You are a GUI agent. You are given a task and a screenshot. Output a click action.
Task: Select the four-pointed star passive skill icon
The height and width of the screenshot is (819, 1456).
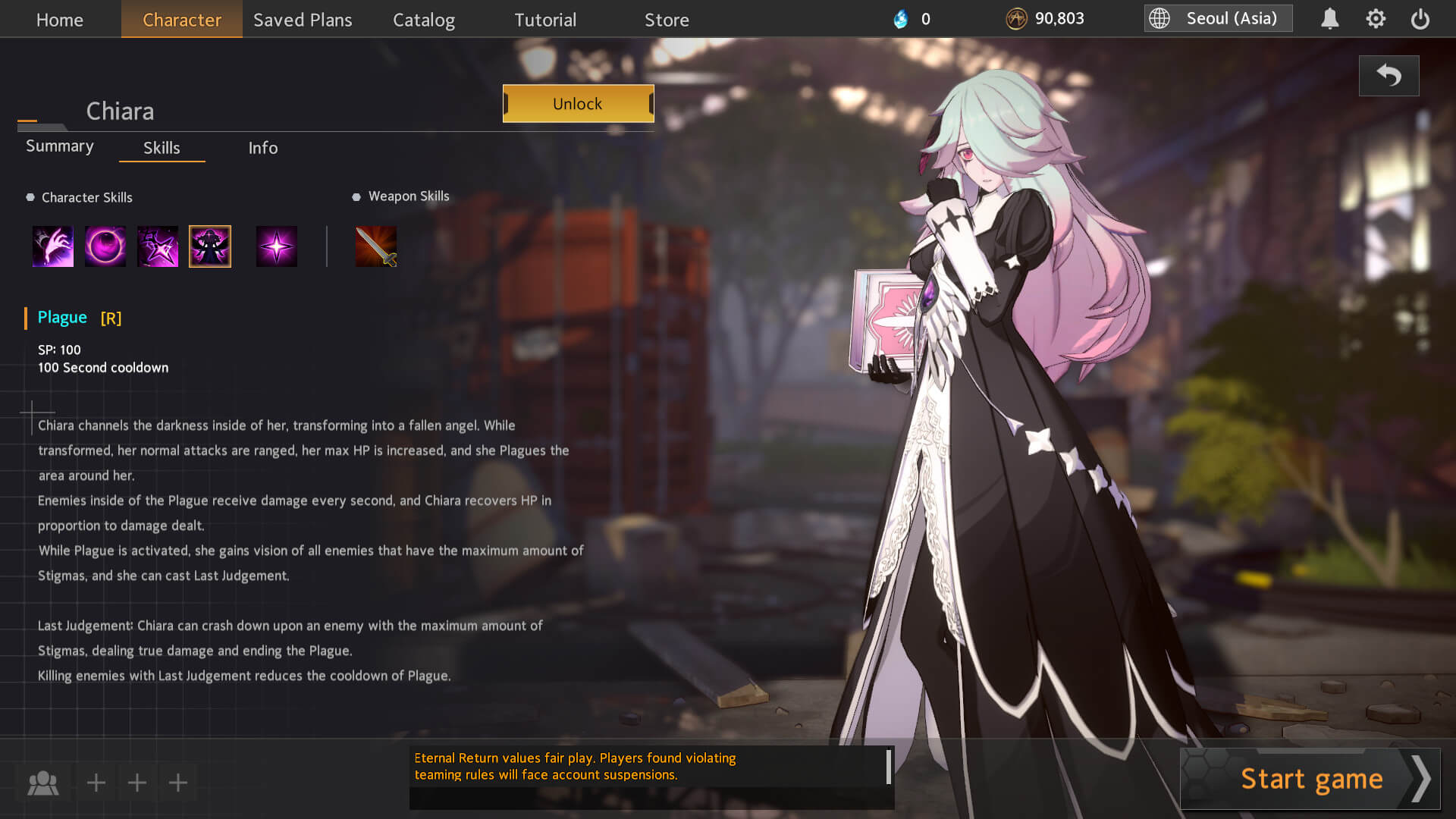(277, 246)
